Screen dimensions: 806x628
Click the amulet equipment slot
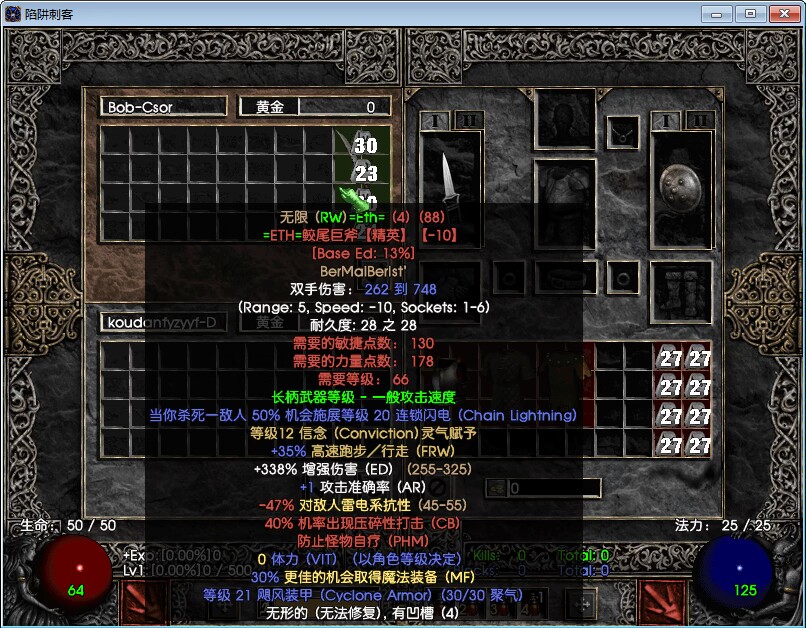pos(623,131)
